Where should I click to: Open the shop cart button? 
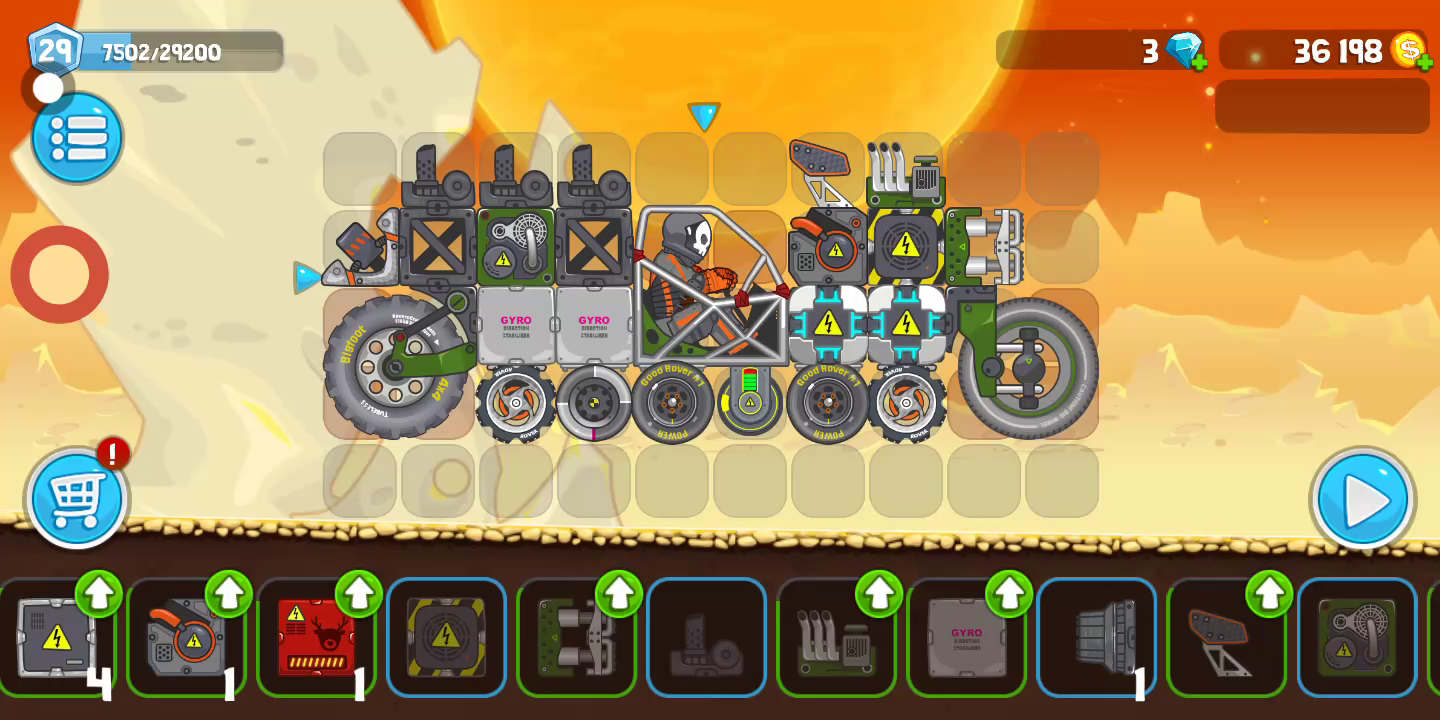(x=77, y=498)
